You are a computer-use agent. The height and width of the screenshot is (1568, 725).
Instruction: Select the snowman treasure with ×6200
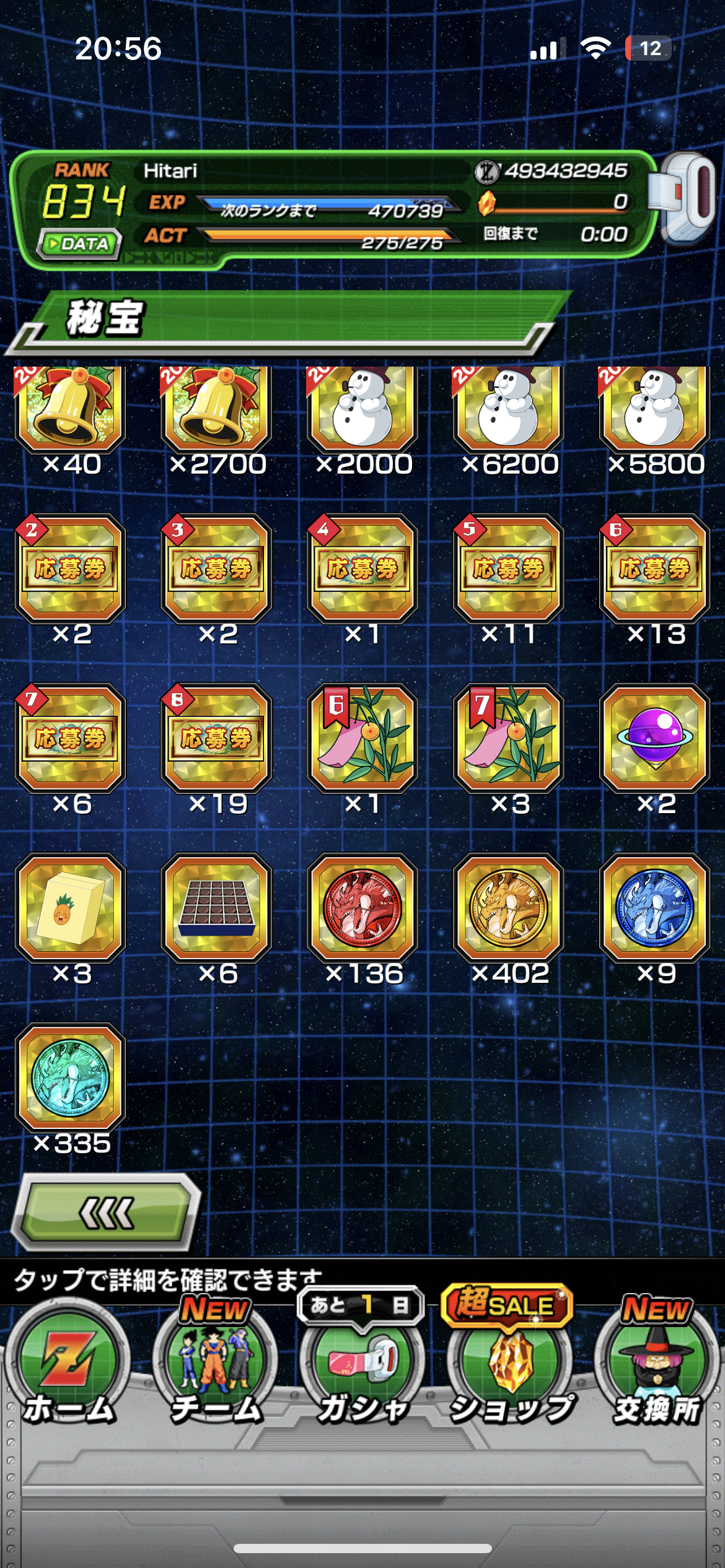point(509,409)
